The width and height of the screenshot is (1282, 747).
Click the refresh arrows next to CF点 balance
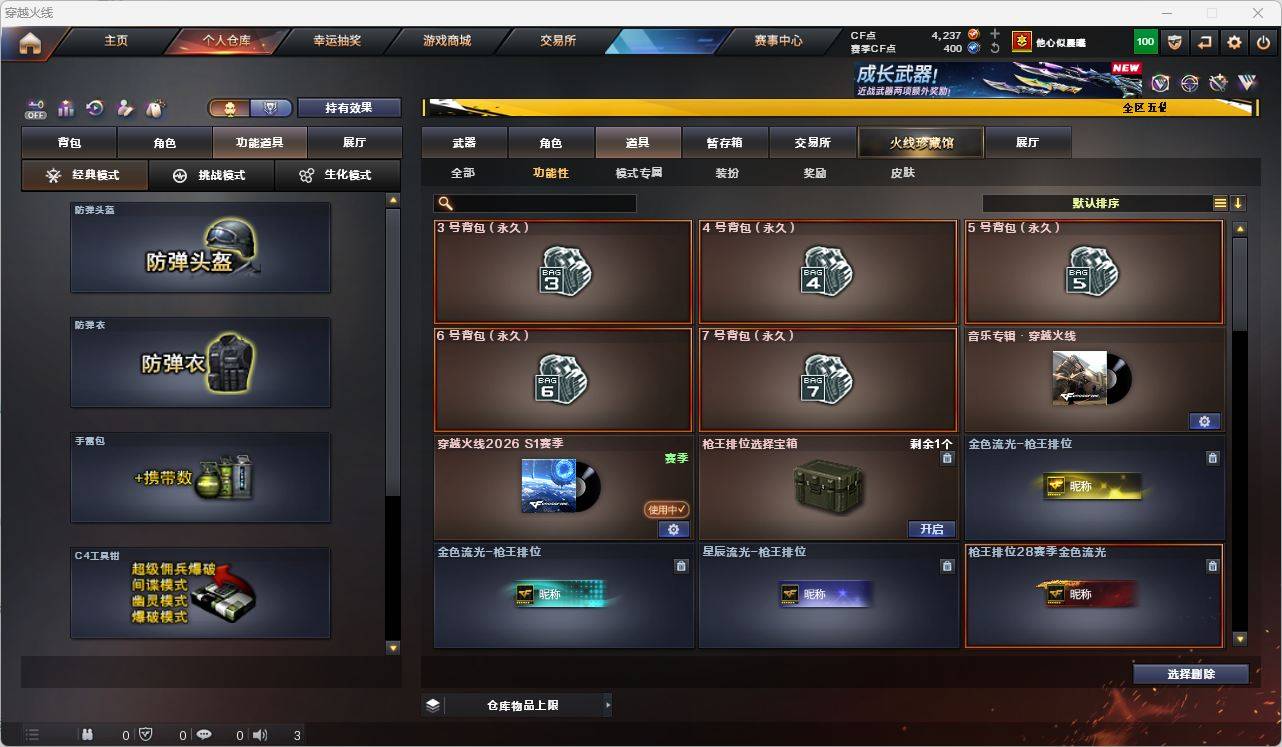point(995,48)
